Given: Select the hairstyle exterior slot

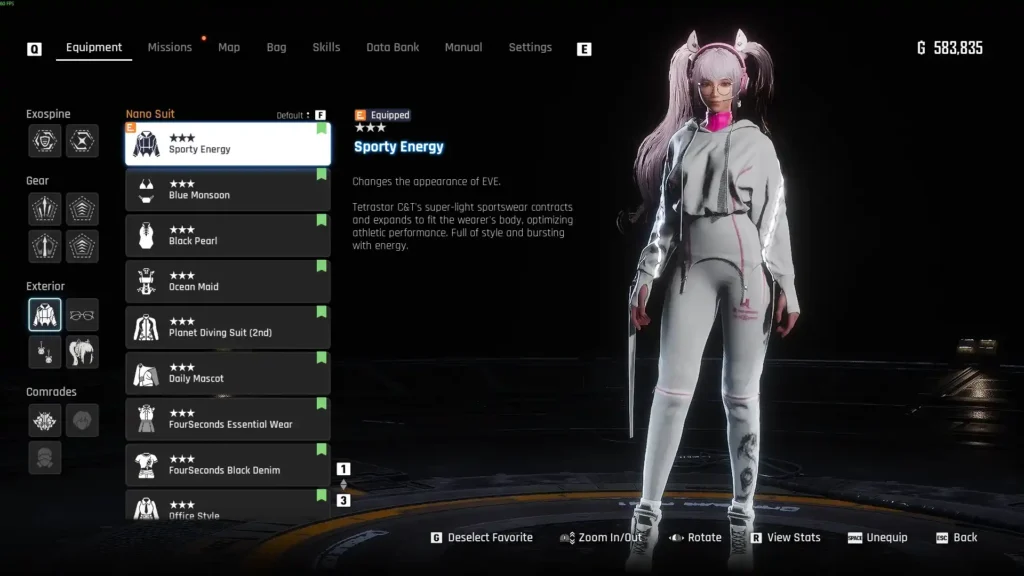Looking at the screenshot, I should [82, 352].
